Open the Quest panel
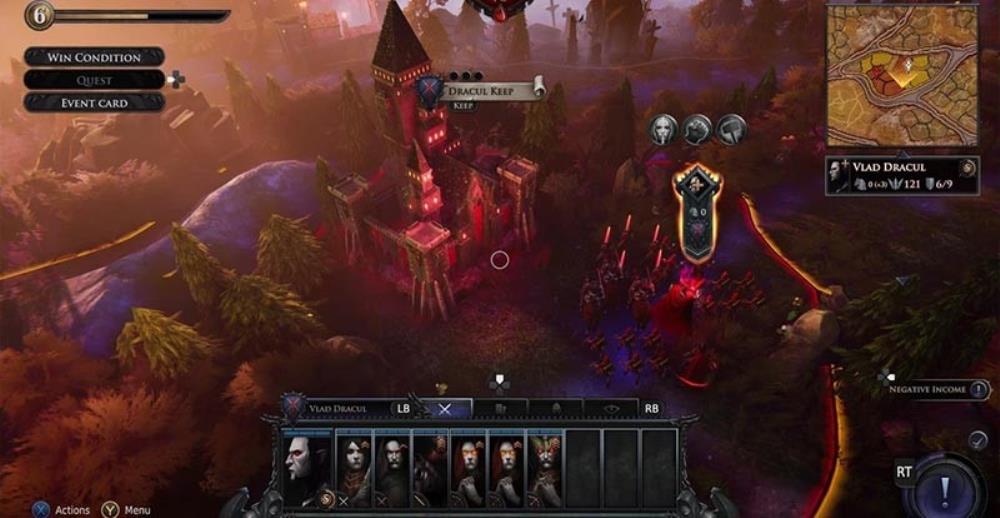 94,80
